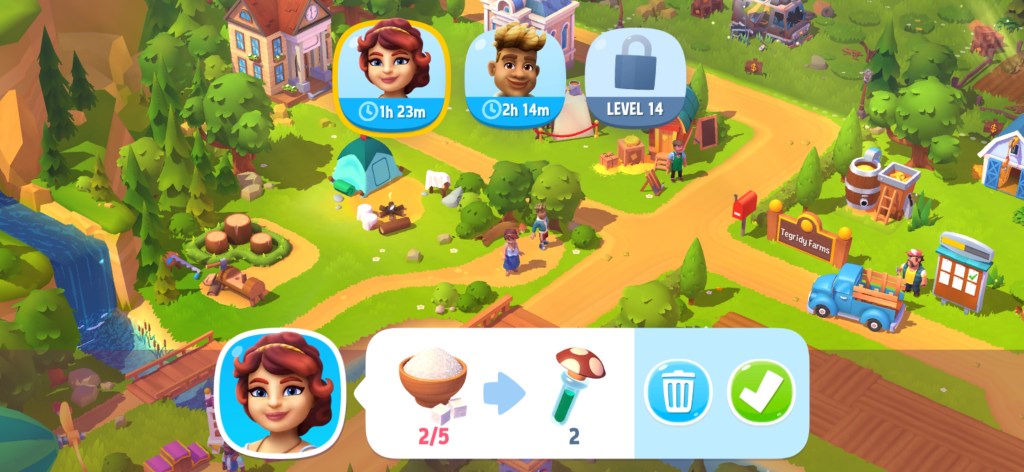1024x472 pixels.
Task: Confirm the trade with the green checkmark
Action: (x=761, y=391)
